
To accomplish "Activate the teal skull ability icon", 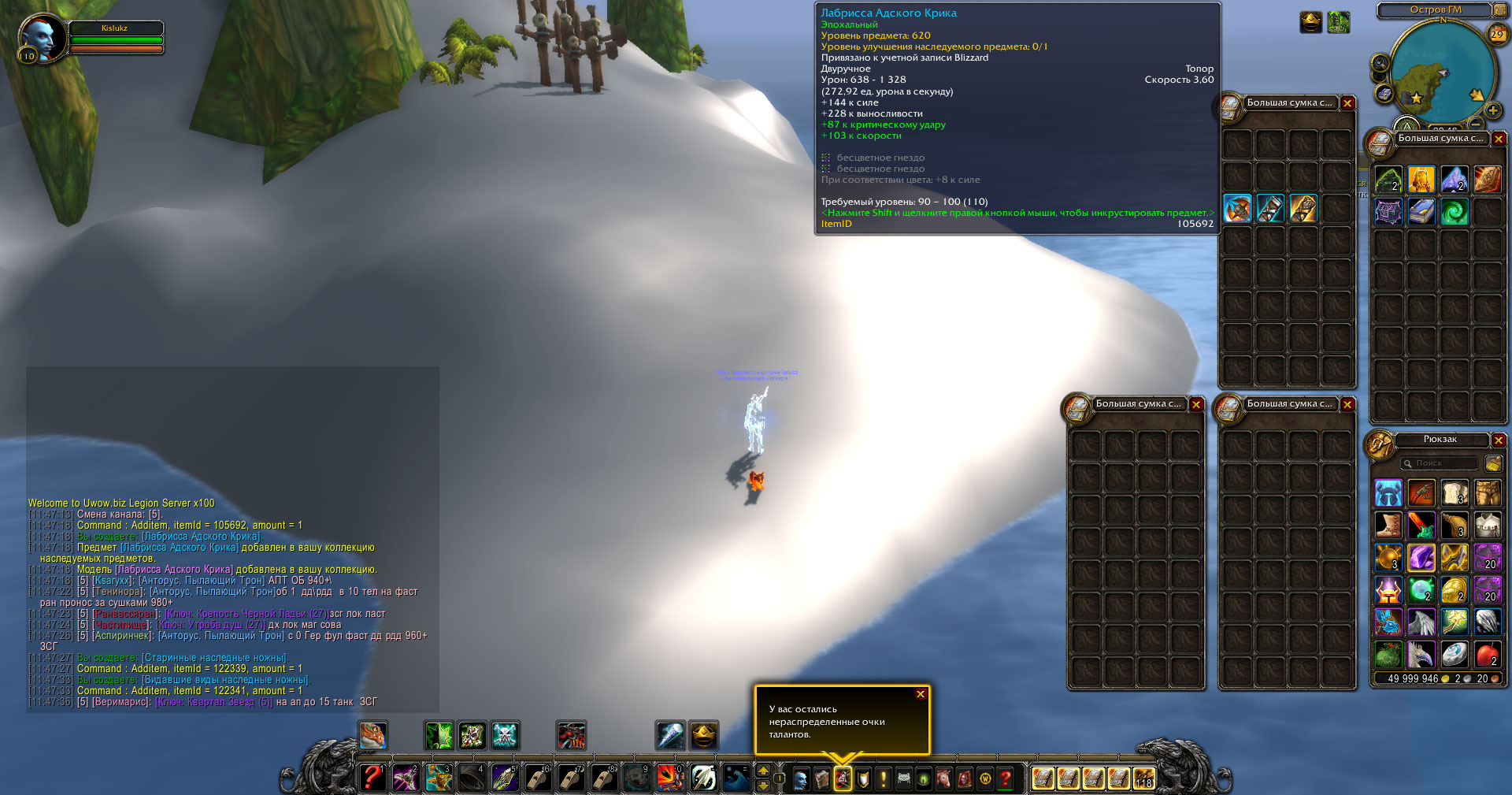I will click(505, 735).
